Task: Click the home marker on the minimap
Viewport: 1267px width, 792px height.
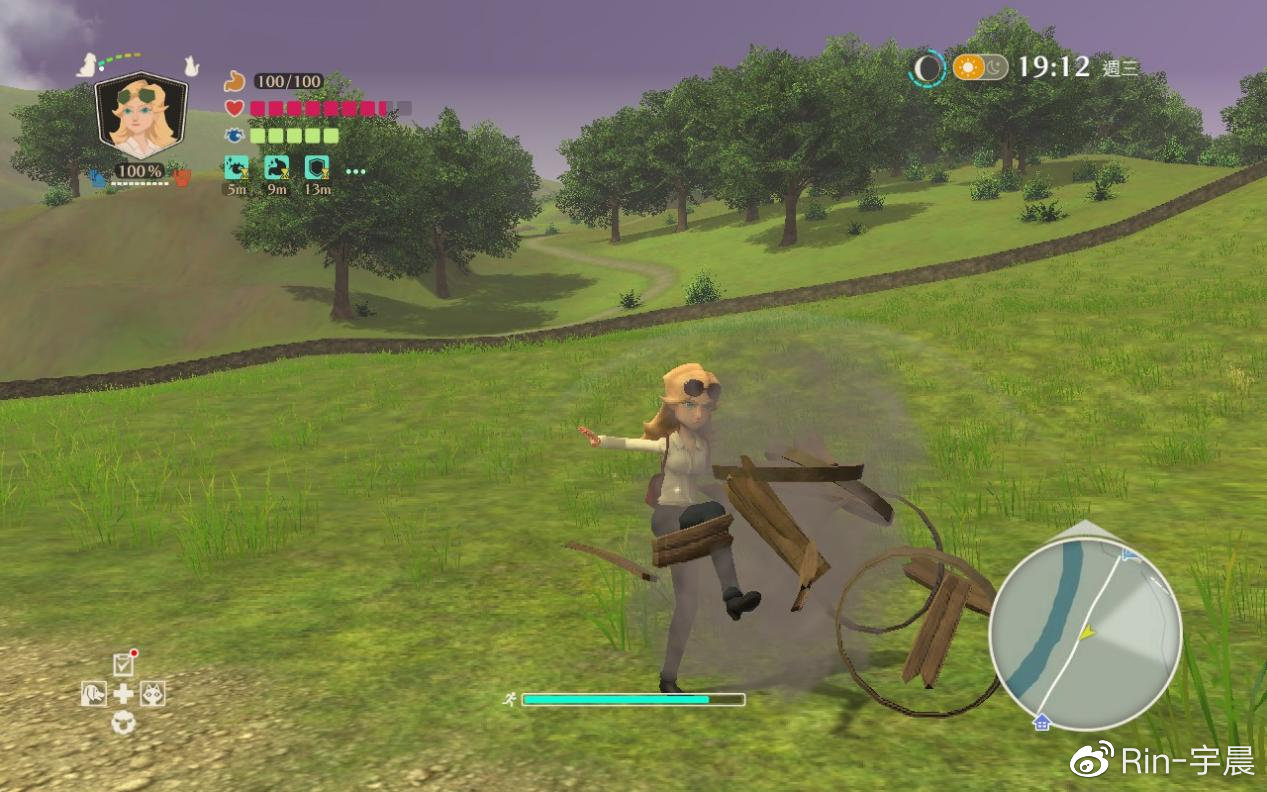Action: (1042, 722)
